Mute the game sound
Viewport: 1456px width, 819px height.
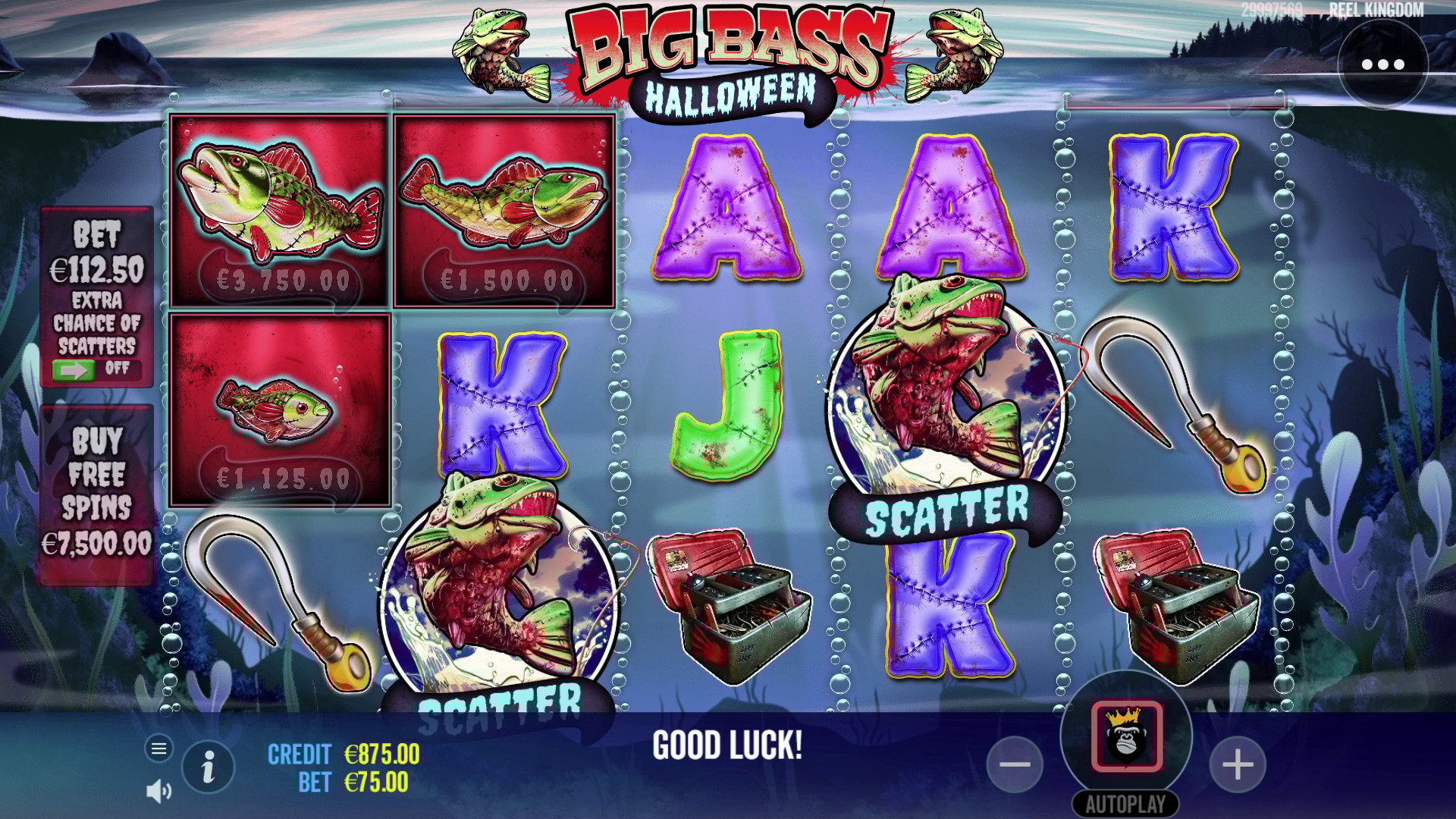pyautogui.click(x=158, y=792)
